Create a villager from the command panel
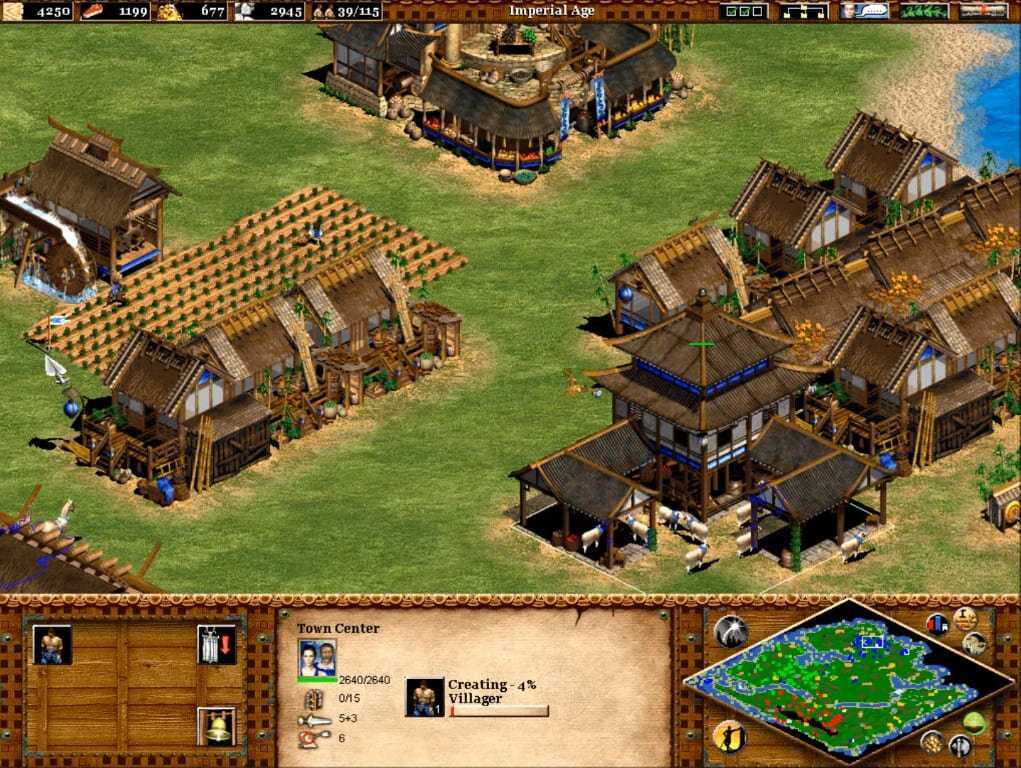Viewport: 1021px width, 768px height. (x=52, y=645)
